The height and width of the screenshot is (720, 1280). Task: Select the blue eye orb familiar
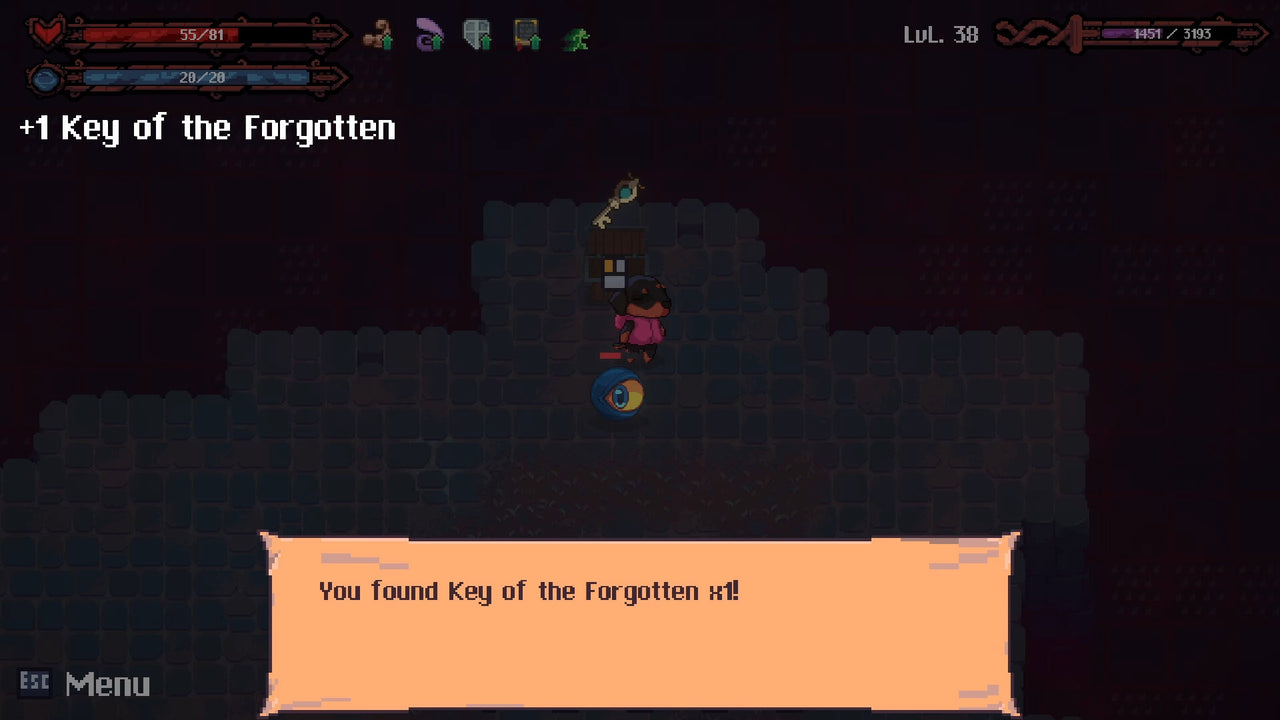tap(618, 394)
